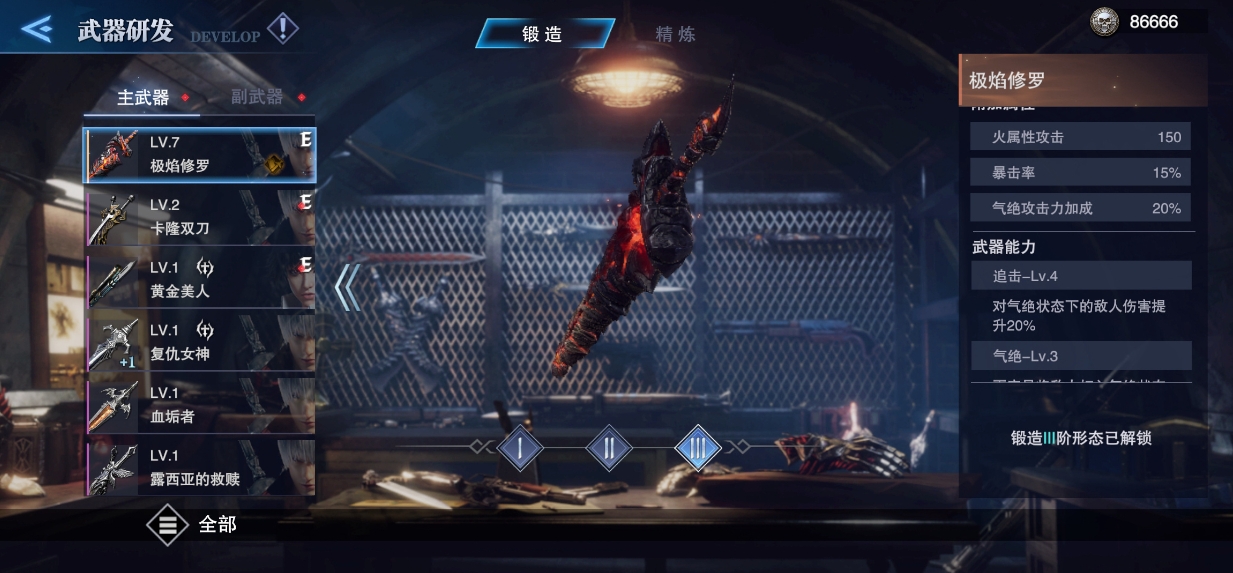This screenshot has width=1233, height=573.
Task: Choose the 黄金美人 weapon row
Action: [199, 281]
